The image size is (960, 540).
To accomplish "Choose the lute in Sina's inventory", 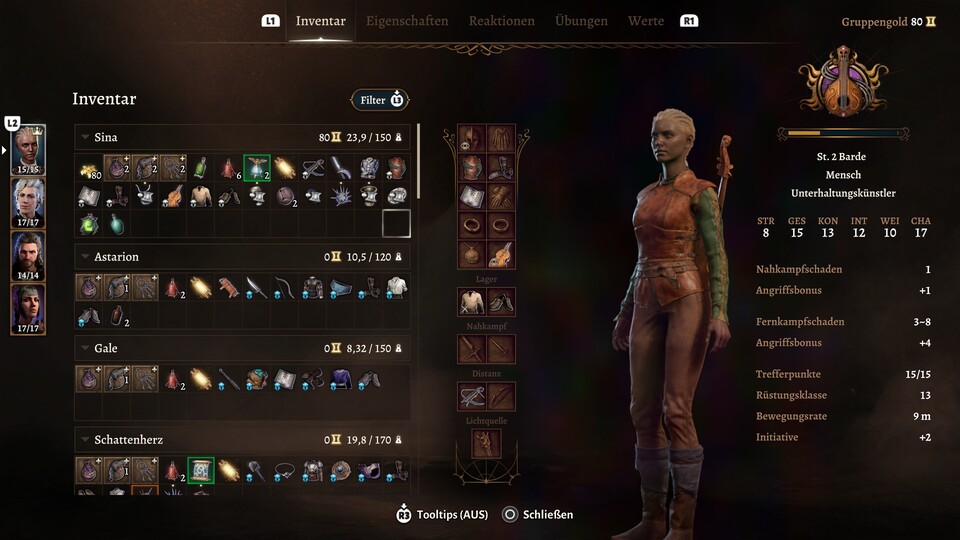I will (x=173, y=196).
